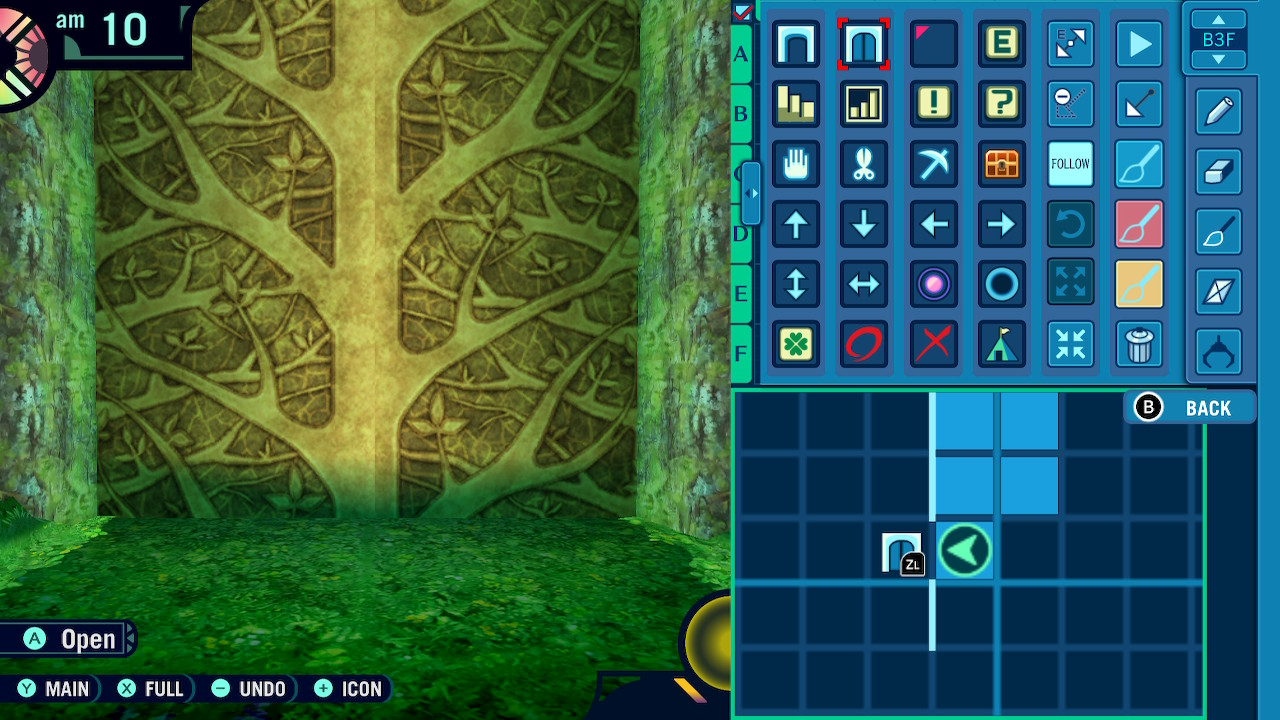
Task: Select the highlighted double door icon
Action: [864, 45]
